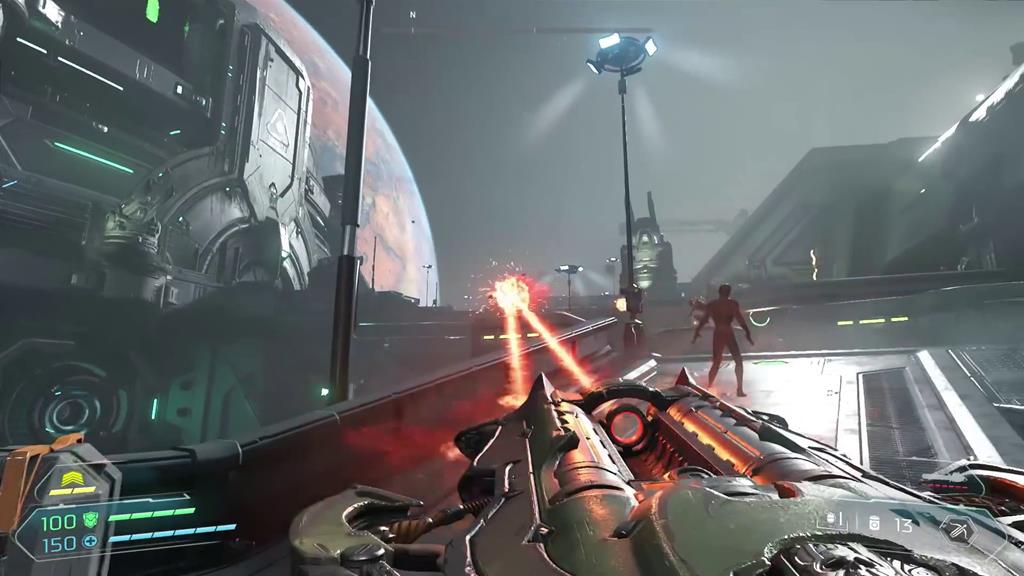Click the ammo canister icon
This screenshot has height=576, width=1024.
pyautogui.click(x=874, y=523)
